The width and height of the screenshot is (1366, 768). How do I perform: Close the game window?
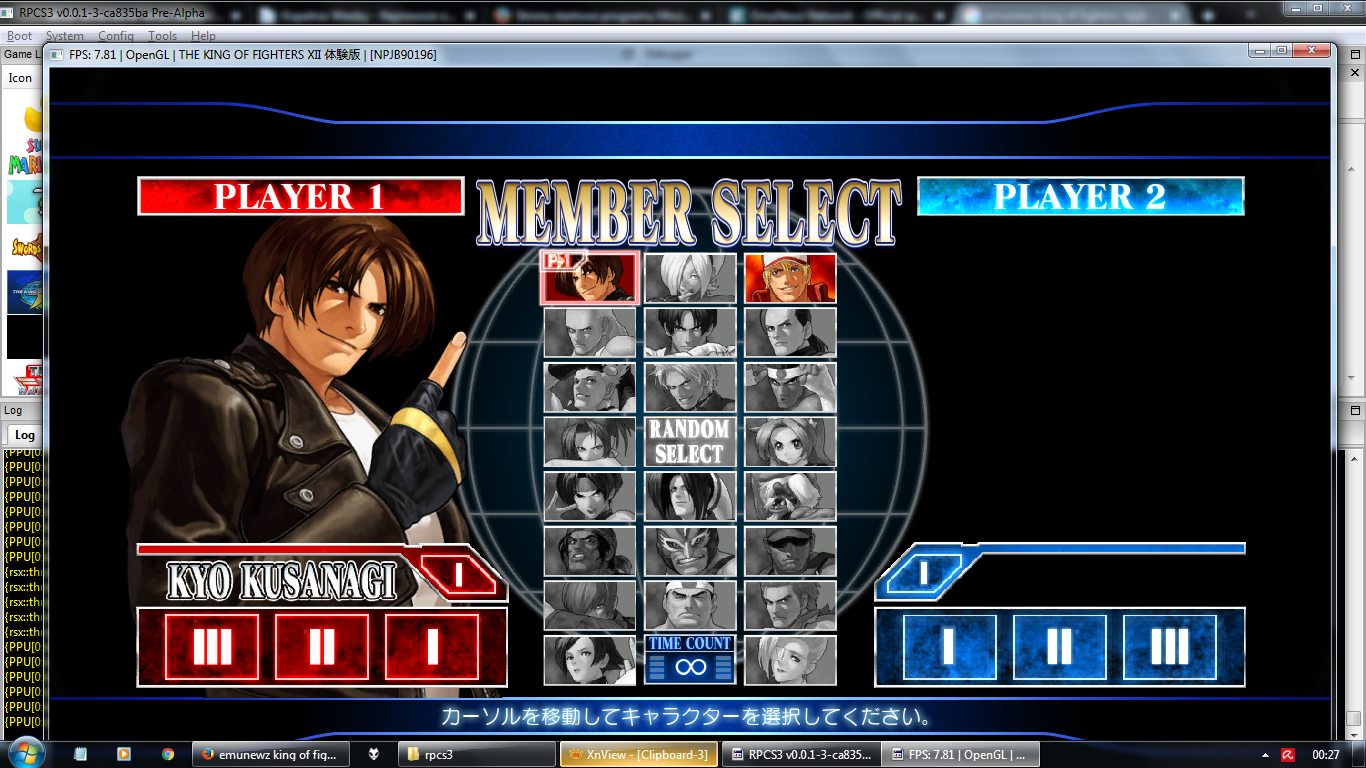1310,50
